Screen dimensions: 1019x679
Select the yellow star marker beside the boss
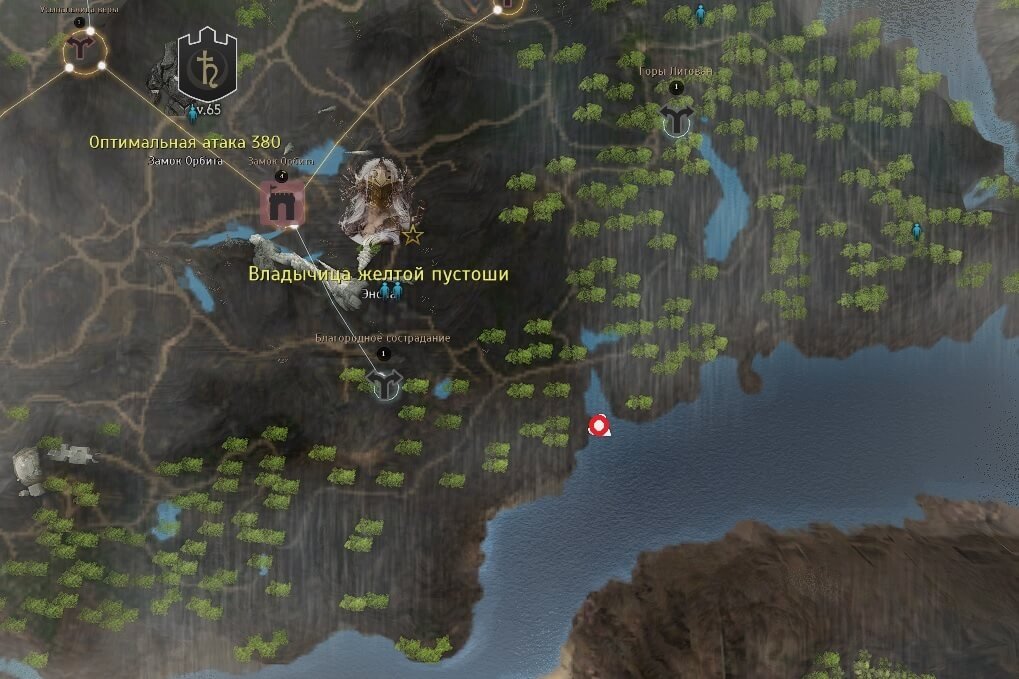(412, 236)
